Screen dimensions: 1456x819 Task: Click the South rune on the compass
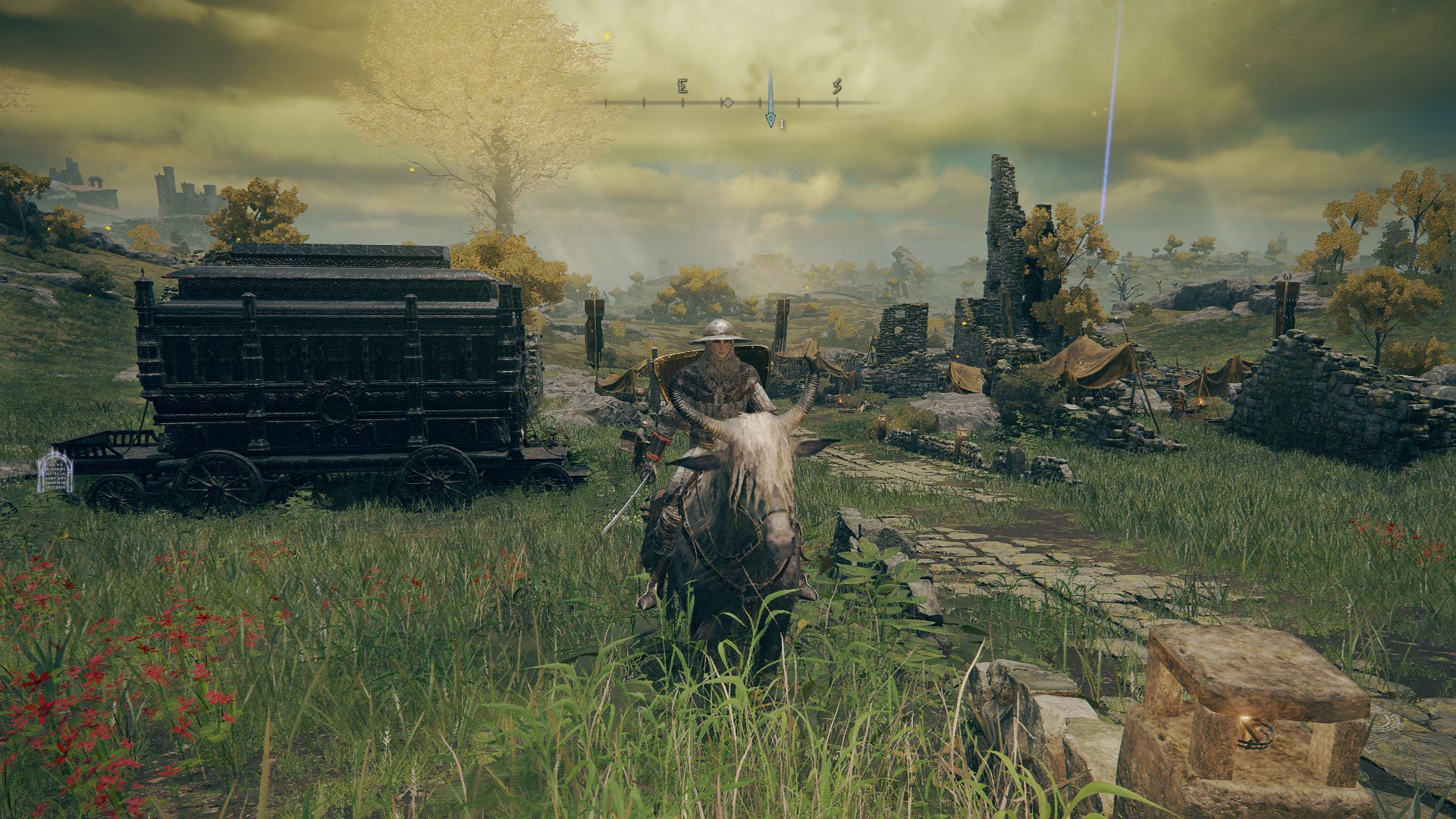pos(836,86)
